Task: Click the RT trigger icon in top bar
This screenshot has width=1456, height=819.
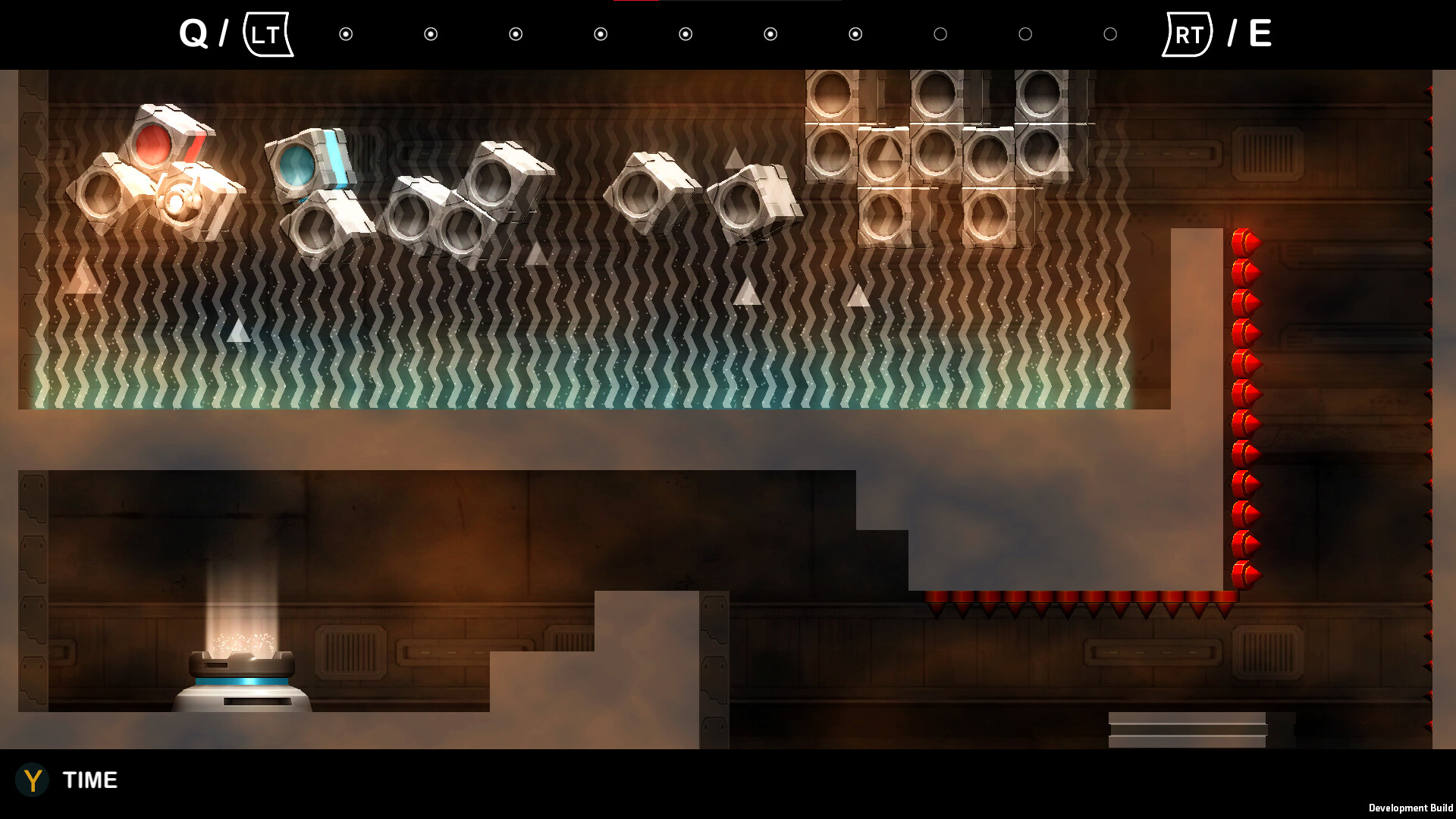Action: 1188,33
